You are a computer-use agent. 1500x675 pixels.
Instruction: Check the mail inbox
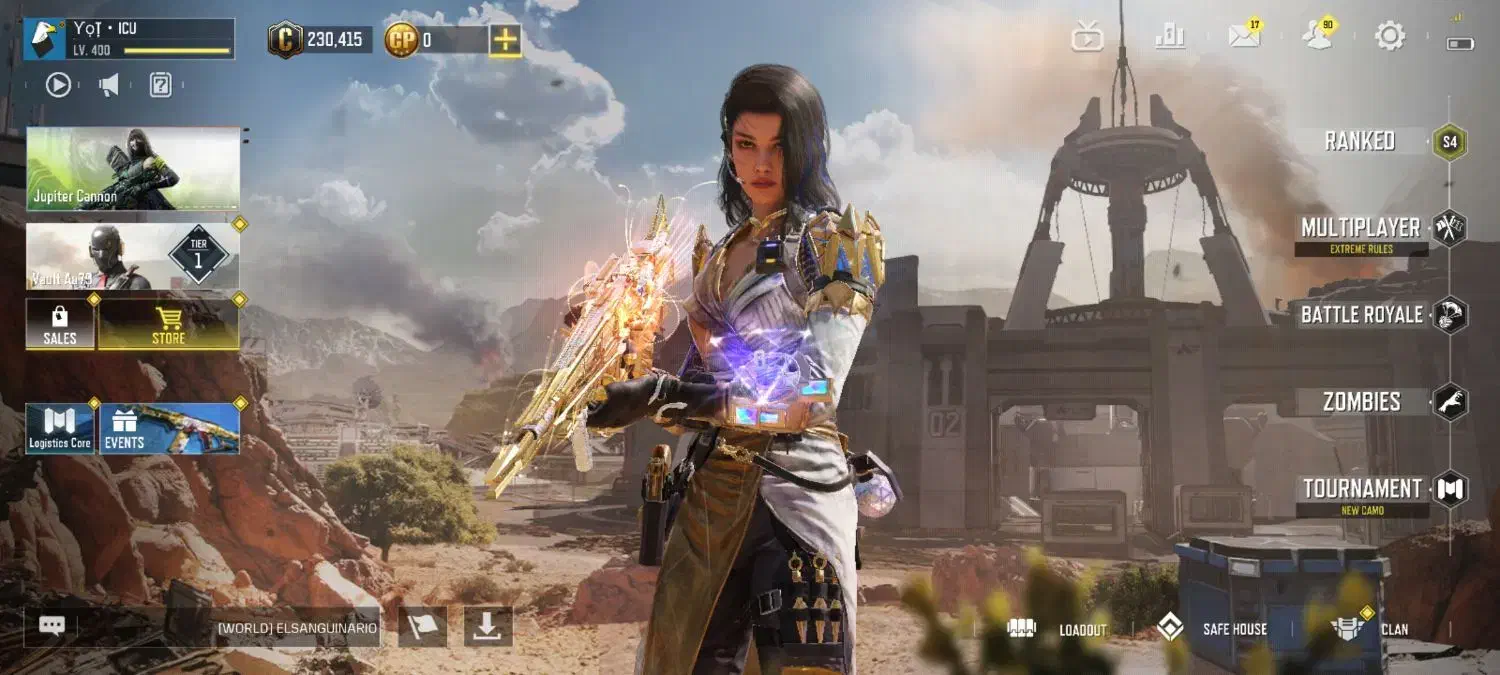coord(1244,36)
